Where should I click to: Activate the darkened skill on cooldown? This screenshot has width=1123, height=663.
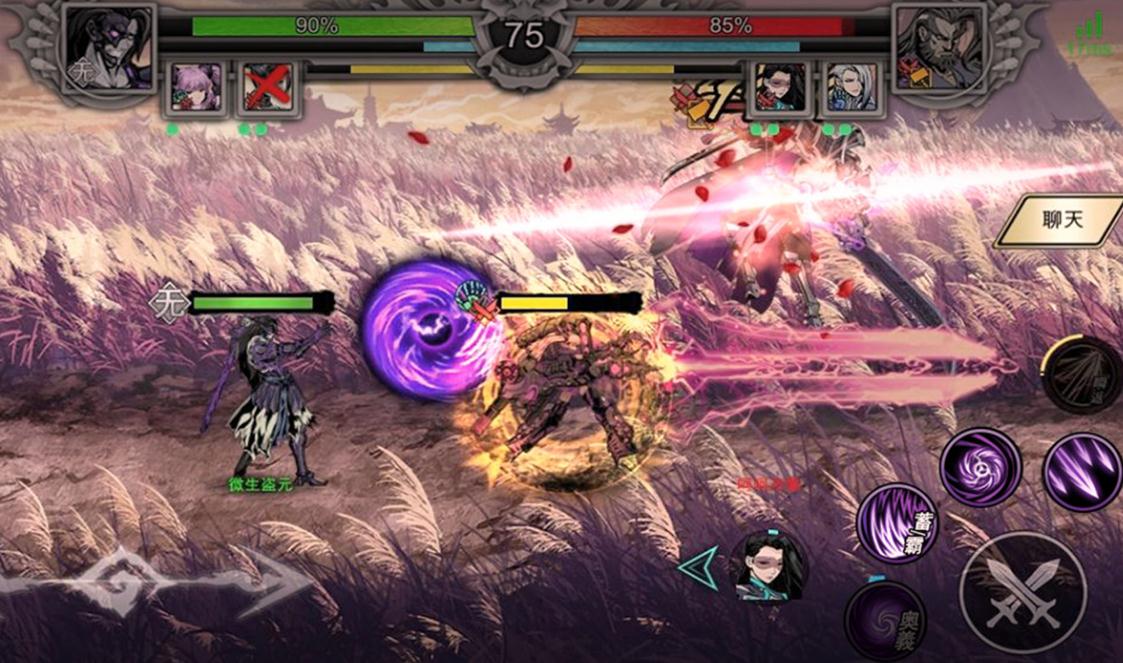(x=1082, y=375)
